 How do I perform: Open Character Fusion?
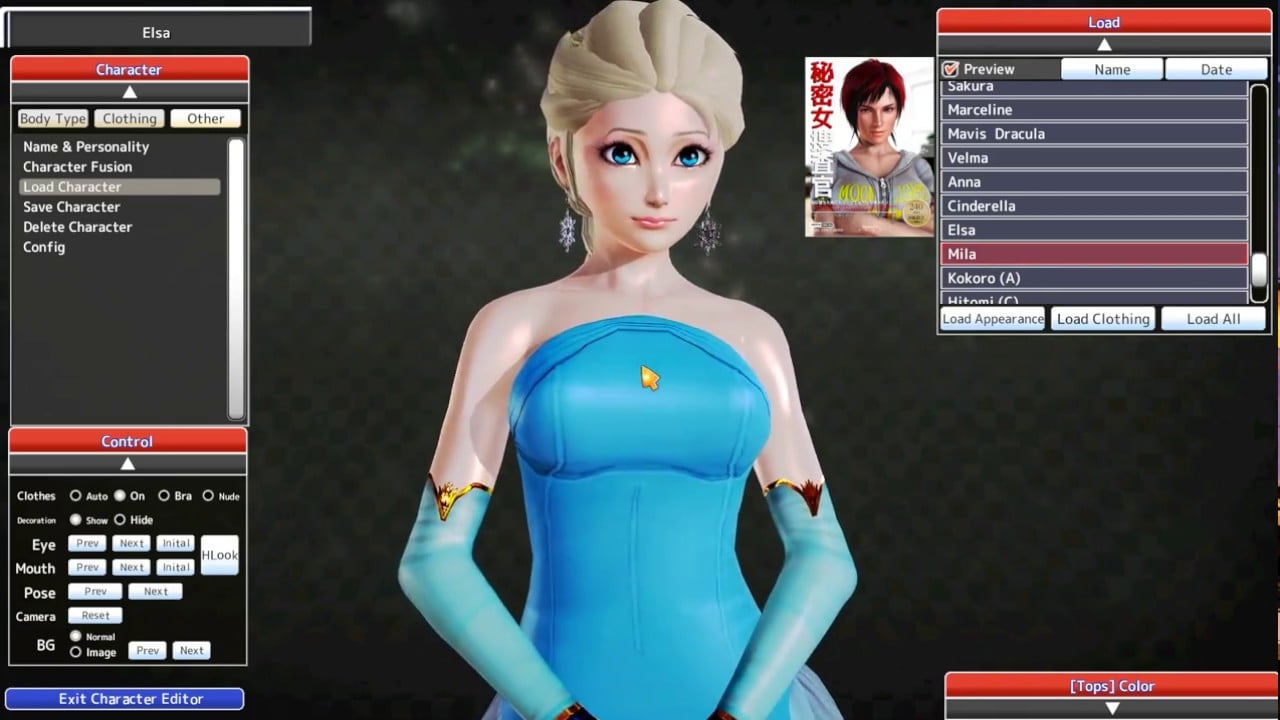76,166
